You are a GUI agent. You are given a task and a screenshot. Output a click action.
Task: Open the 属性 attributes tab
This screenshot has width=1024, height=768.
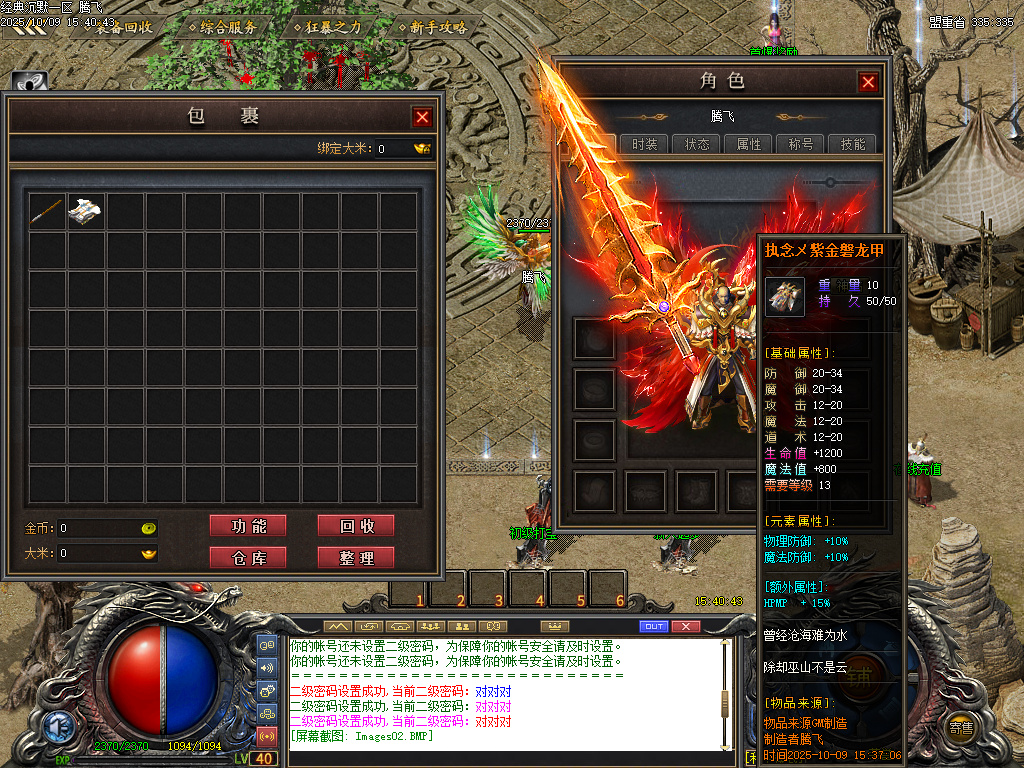(x=749, y=144)
